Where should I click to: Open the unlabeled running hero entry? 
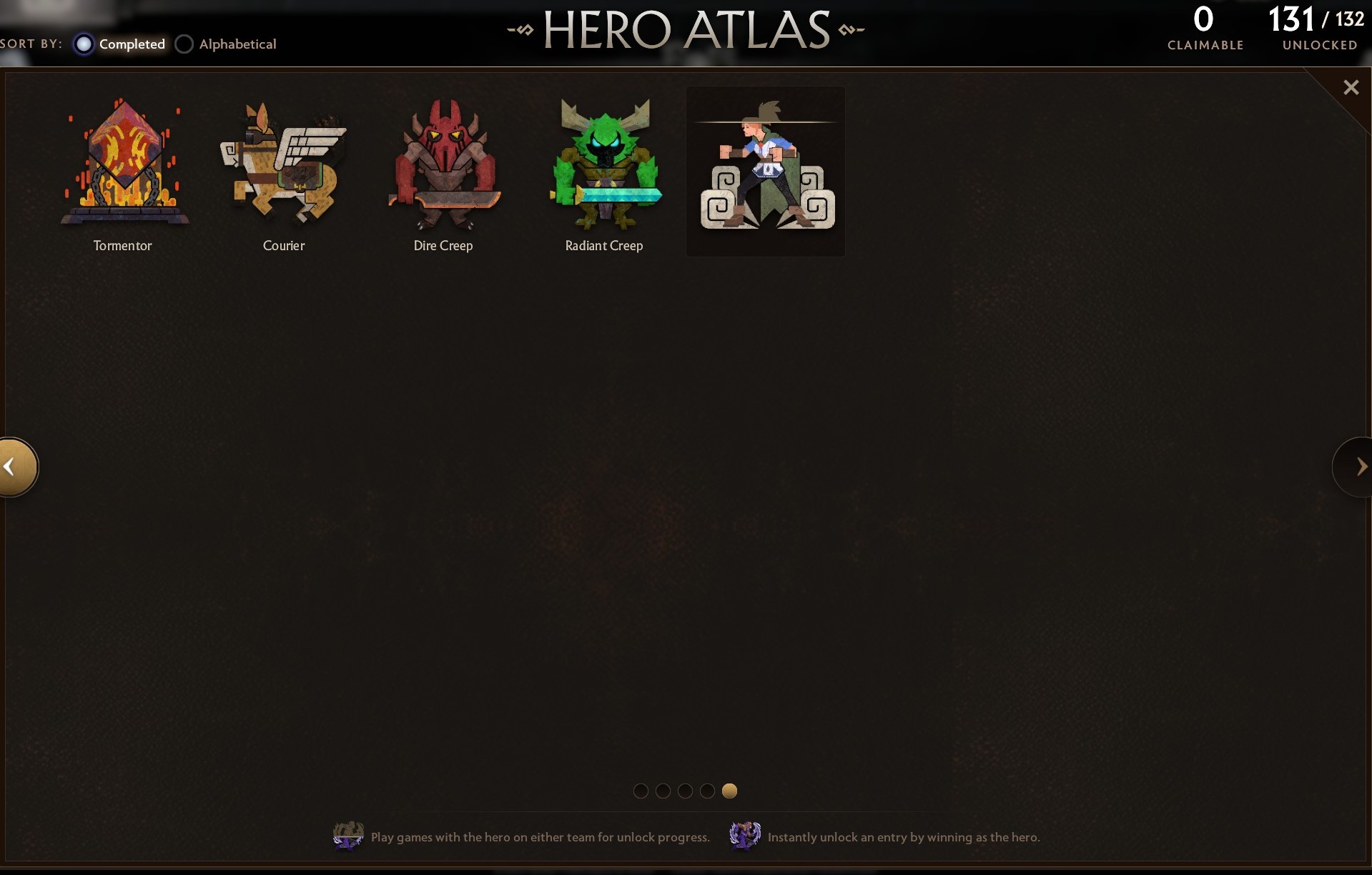(x=766, y=172)
